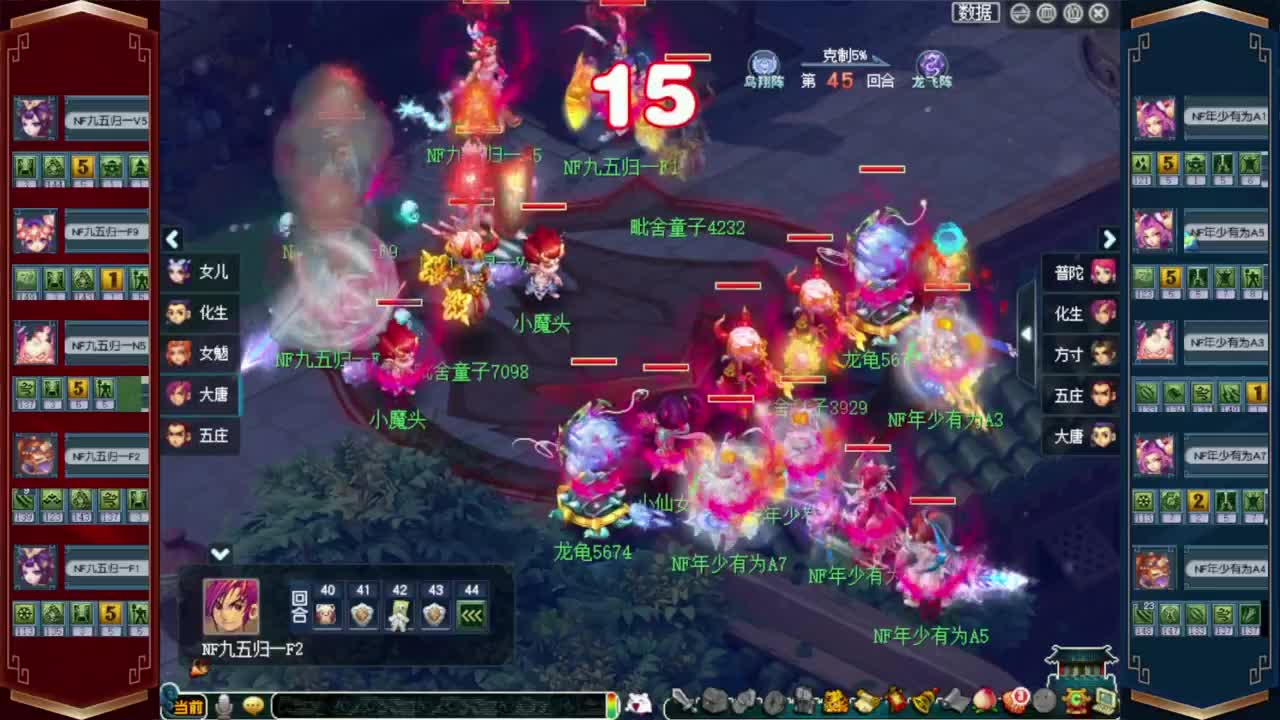Expand the left arrow beside the battle list
The height and width of the screenshot is (720, 1280).
click(172, 240)
